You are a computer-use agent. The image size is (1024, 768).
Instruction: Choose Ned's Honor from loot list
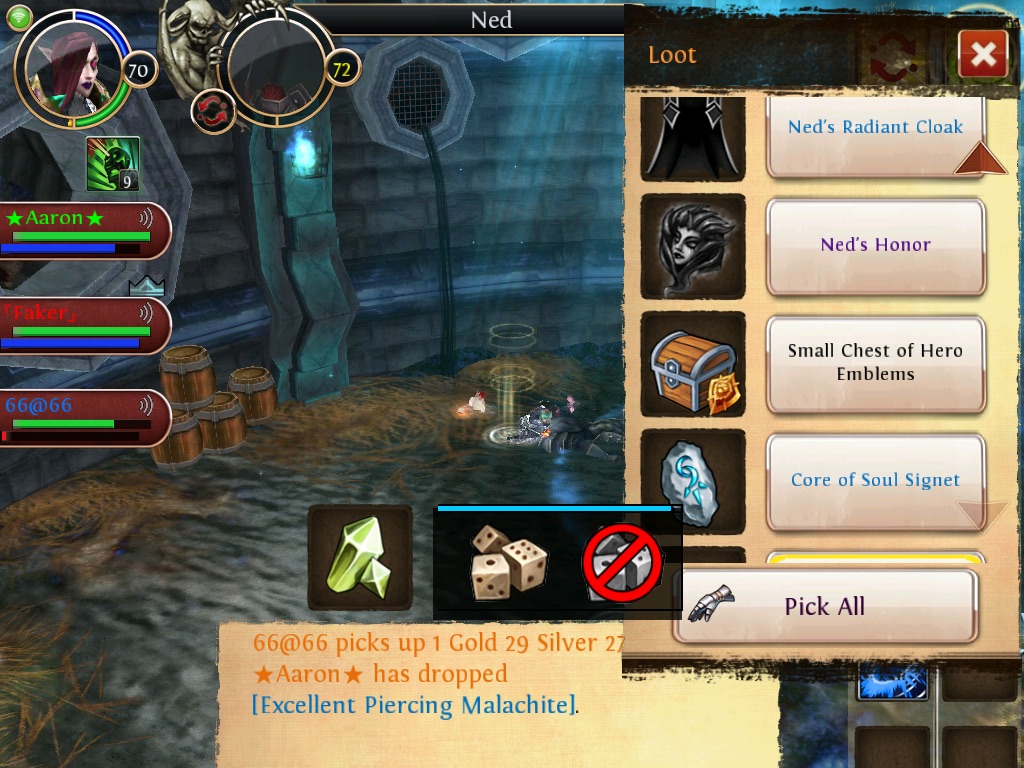[x=875, y=246]
